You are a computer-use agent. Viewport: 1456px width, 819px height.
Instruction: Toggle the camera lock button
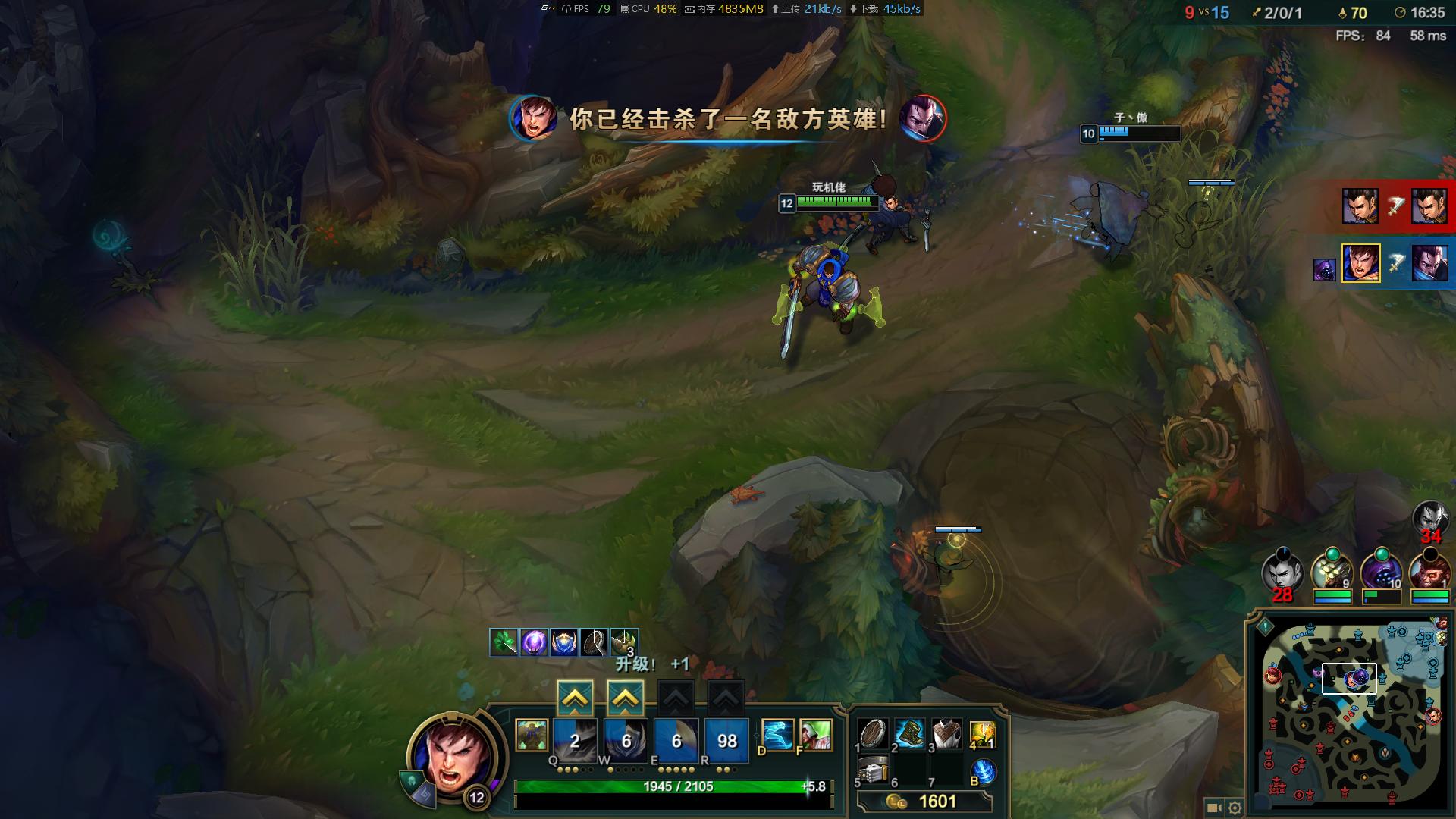[1213, 808]
